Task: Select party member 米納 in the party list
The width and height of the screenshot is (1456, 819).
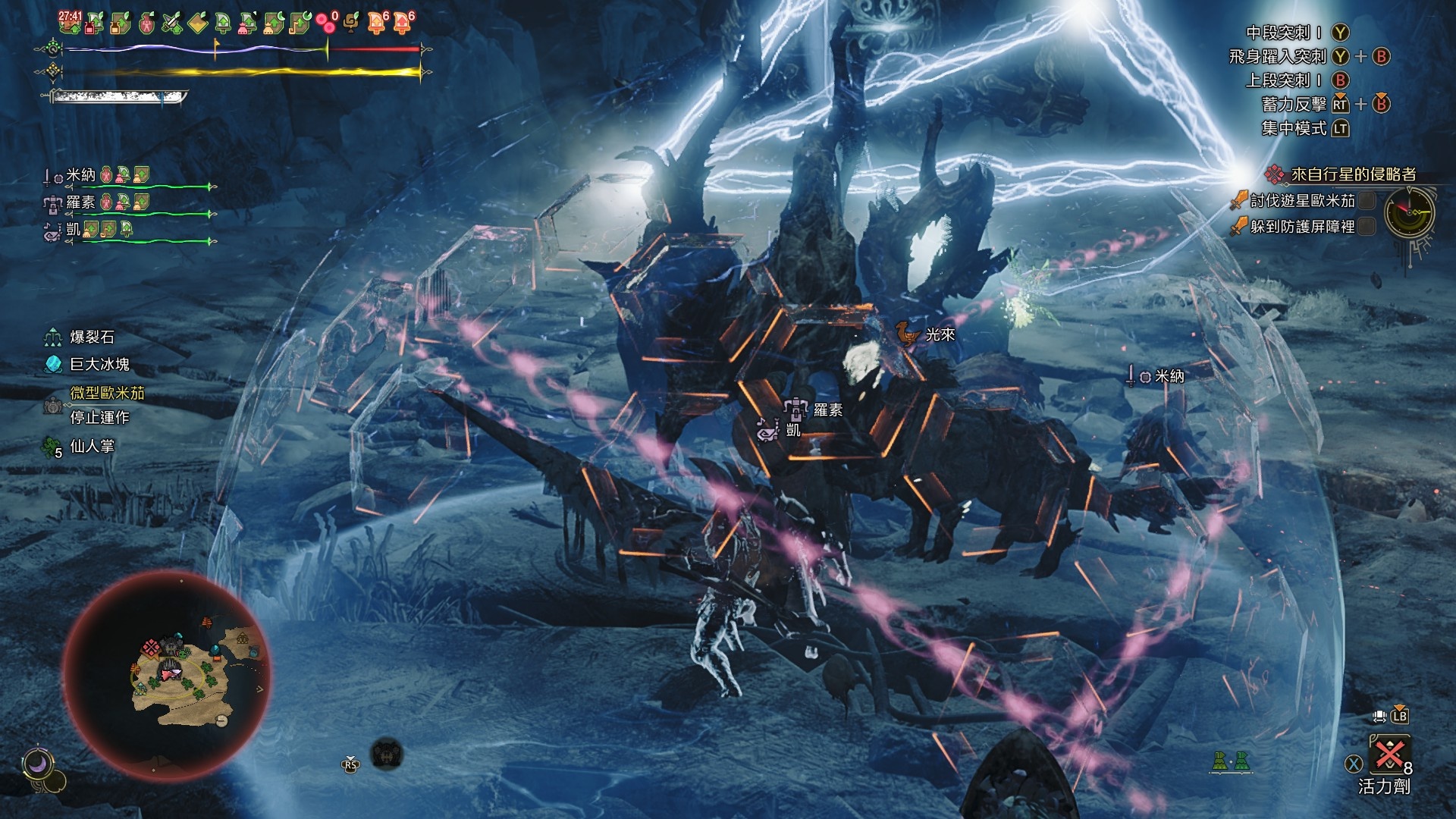Action: (x=81, y=175)
